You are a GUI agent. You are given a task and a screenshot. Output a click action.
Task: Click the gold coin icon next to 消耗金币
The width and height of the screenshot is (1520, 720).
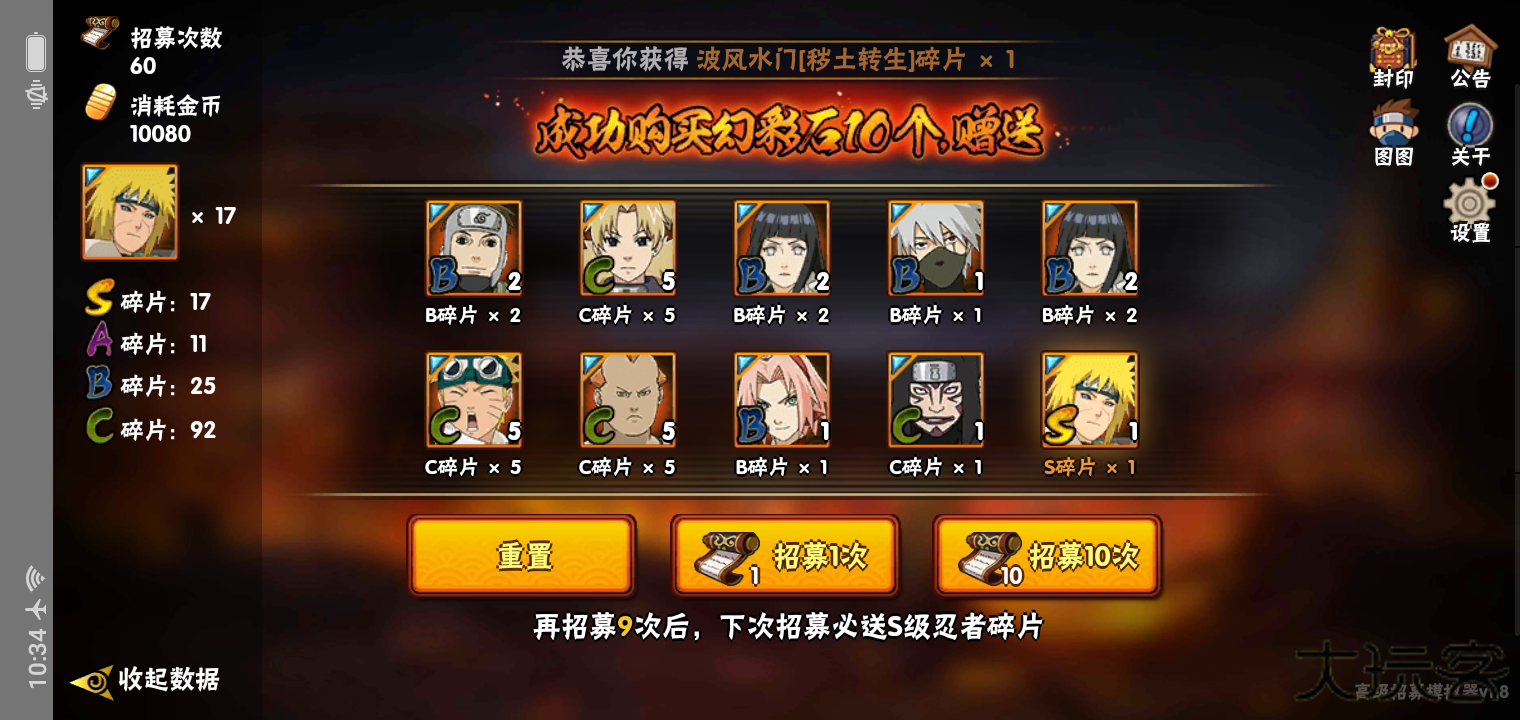[99, 100]
